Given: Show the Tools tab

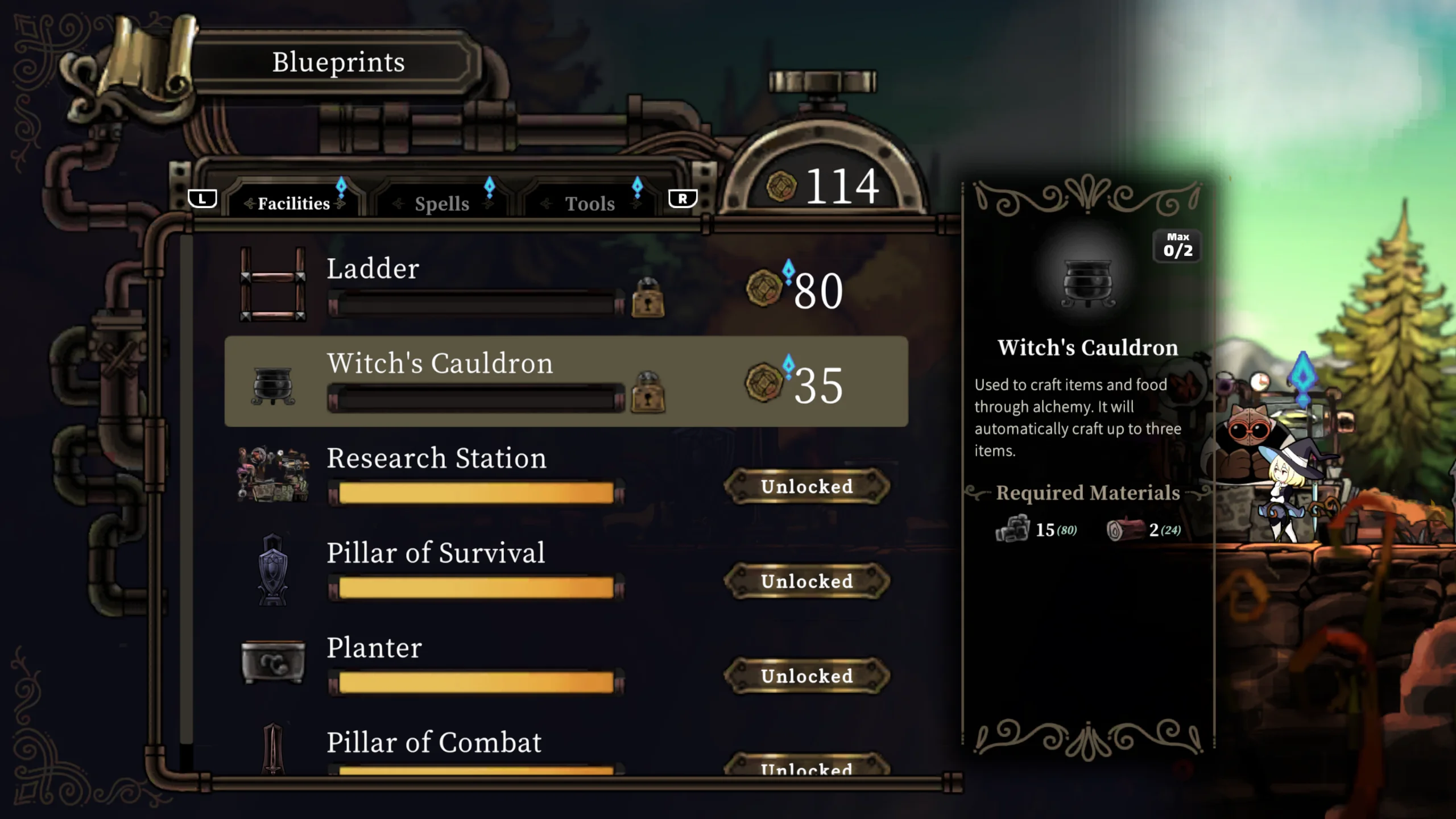Looking at the screenshot, I should click(x=590, y=203).
